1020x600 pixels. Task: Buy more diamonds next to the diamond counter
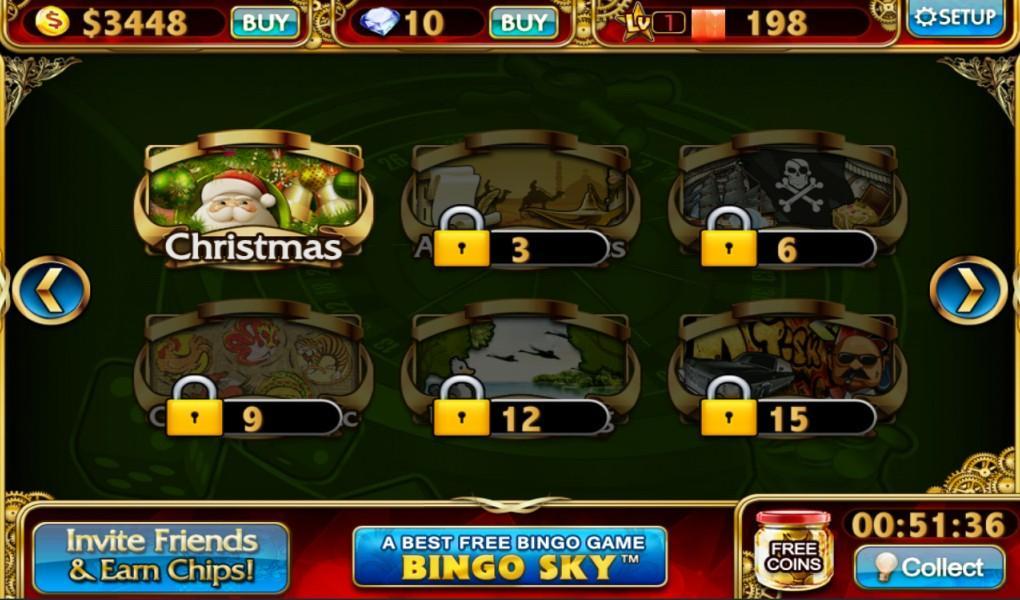click(x=523, y=22)
